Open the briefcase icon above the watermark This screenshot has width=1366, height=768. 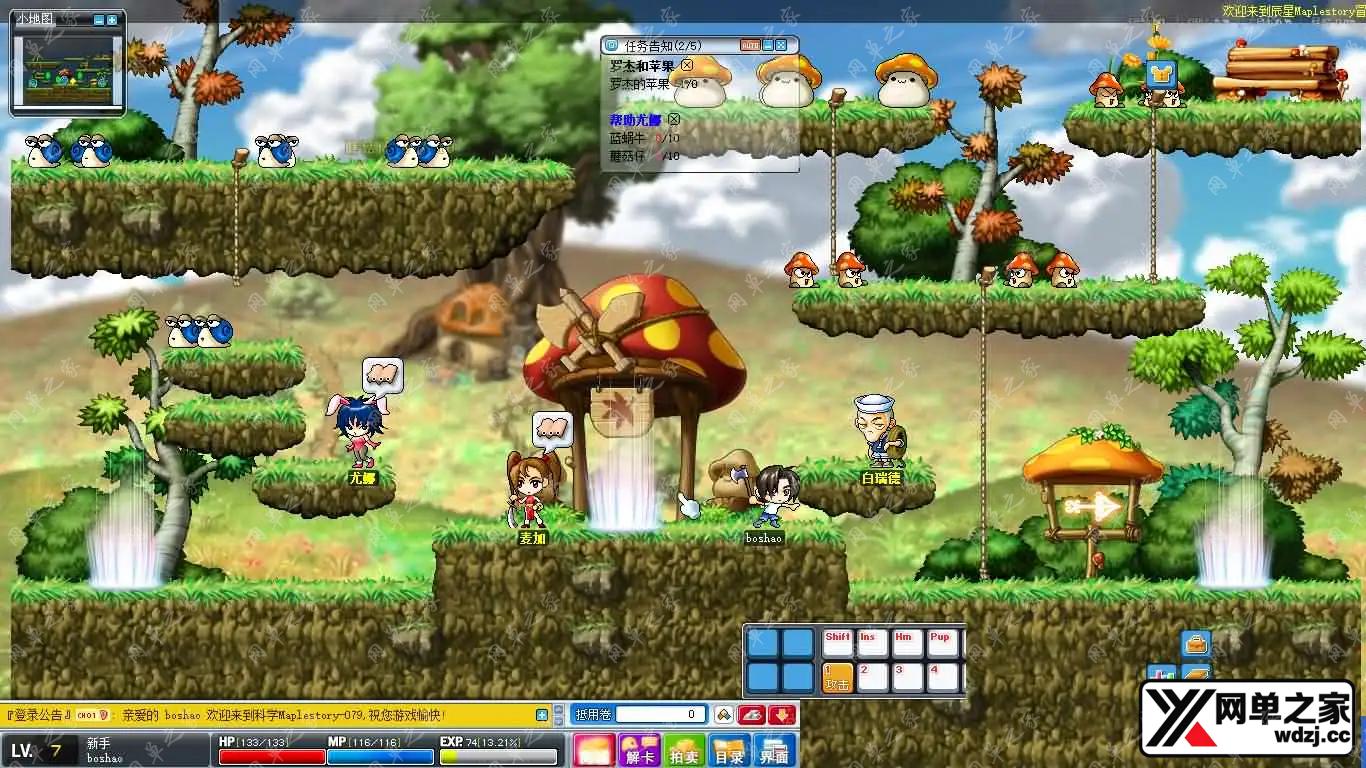pyautogui.click(x=1196, y=643)
